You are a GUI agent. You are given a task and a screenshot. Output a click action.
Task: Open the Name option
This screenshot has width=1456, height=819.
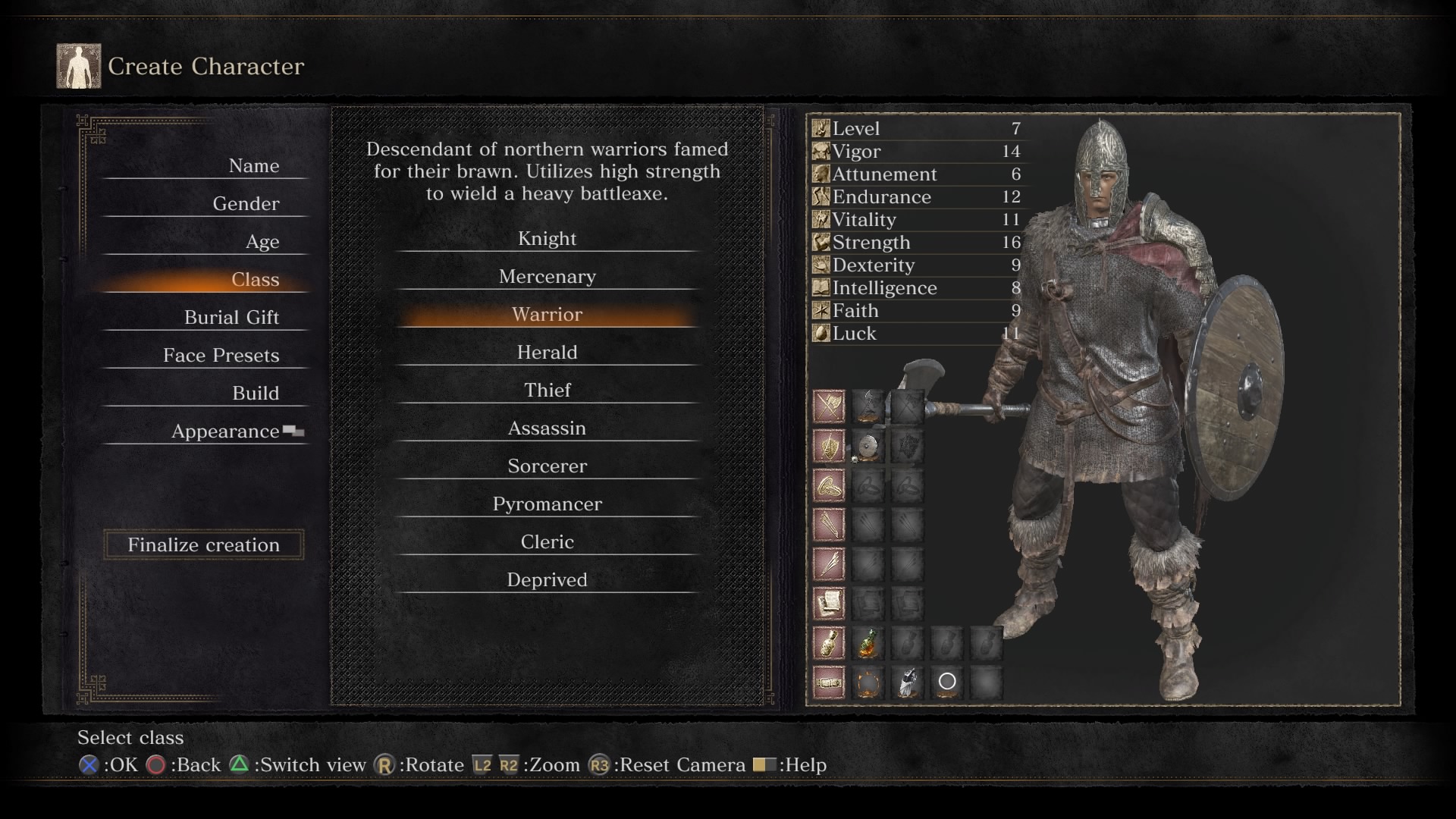253,166
